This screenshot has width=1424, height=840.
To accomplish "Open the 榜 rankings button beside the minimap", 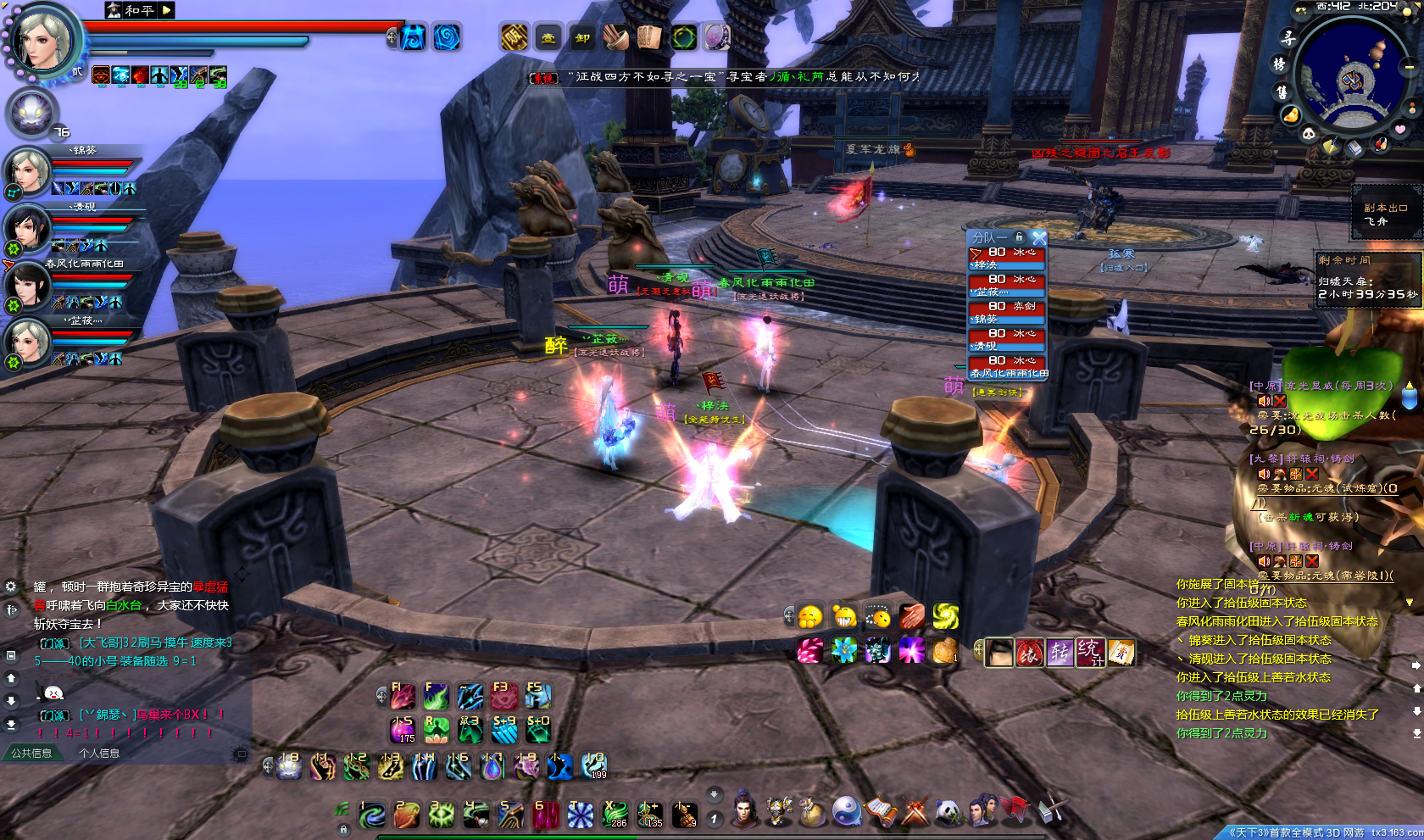I will tap(1279, 64).
